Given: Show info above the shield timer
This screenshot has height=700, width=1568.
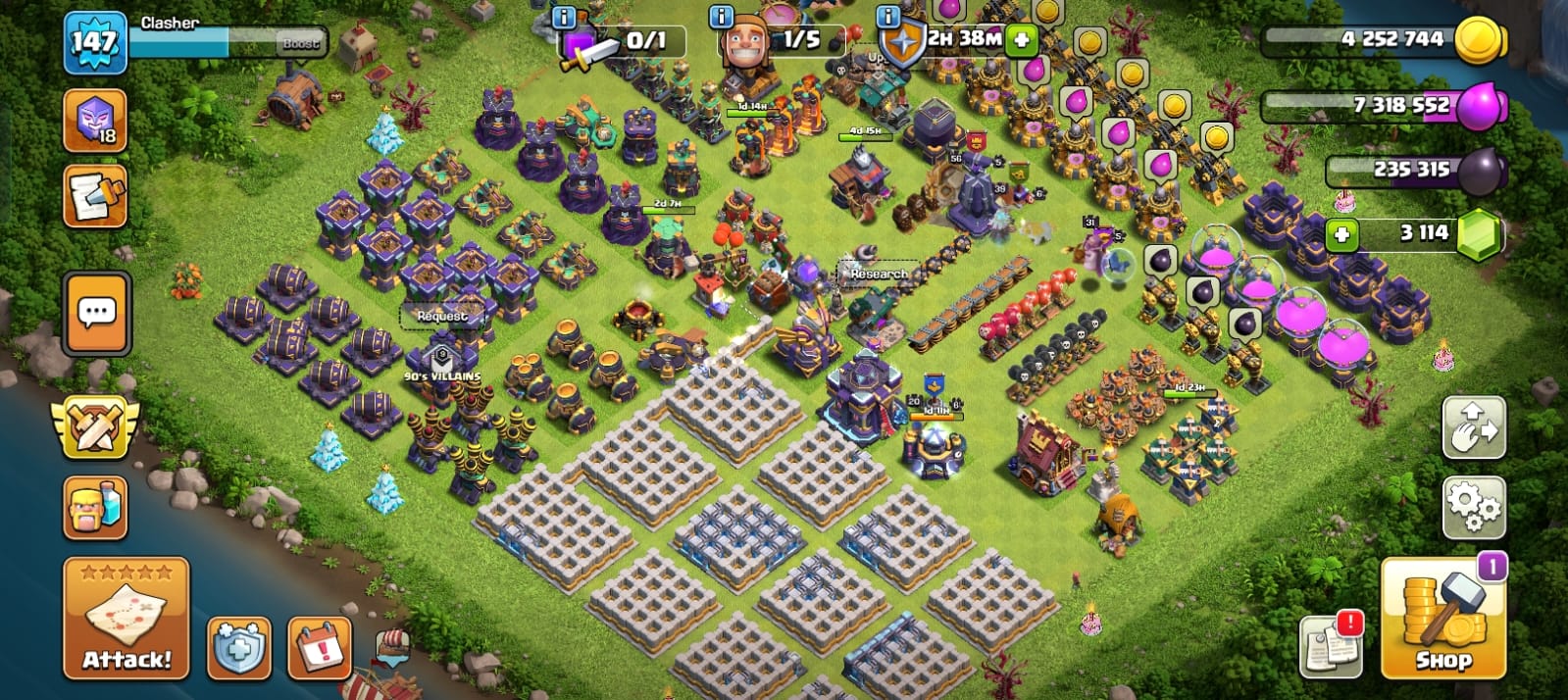Looking at the screenshot, I should (x=887, y=16).
